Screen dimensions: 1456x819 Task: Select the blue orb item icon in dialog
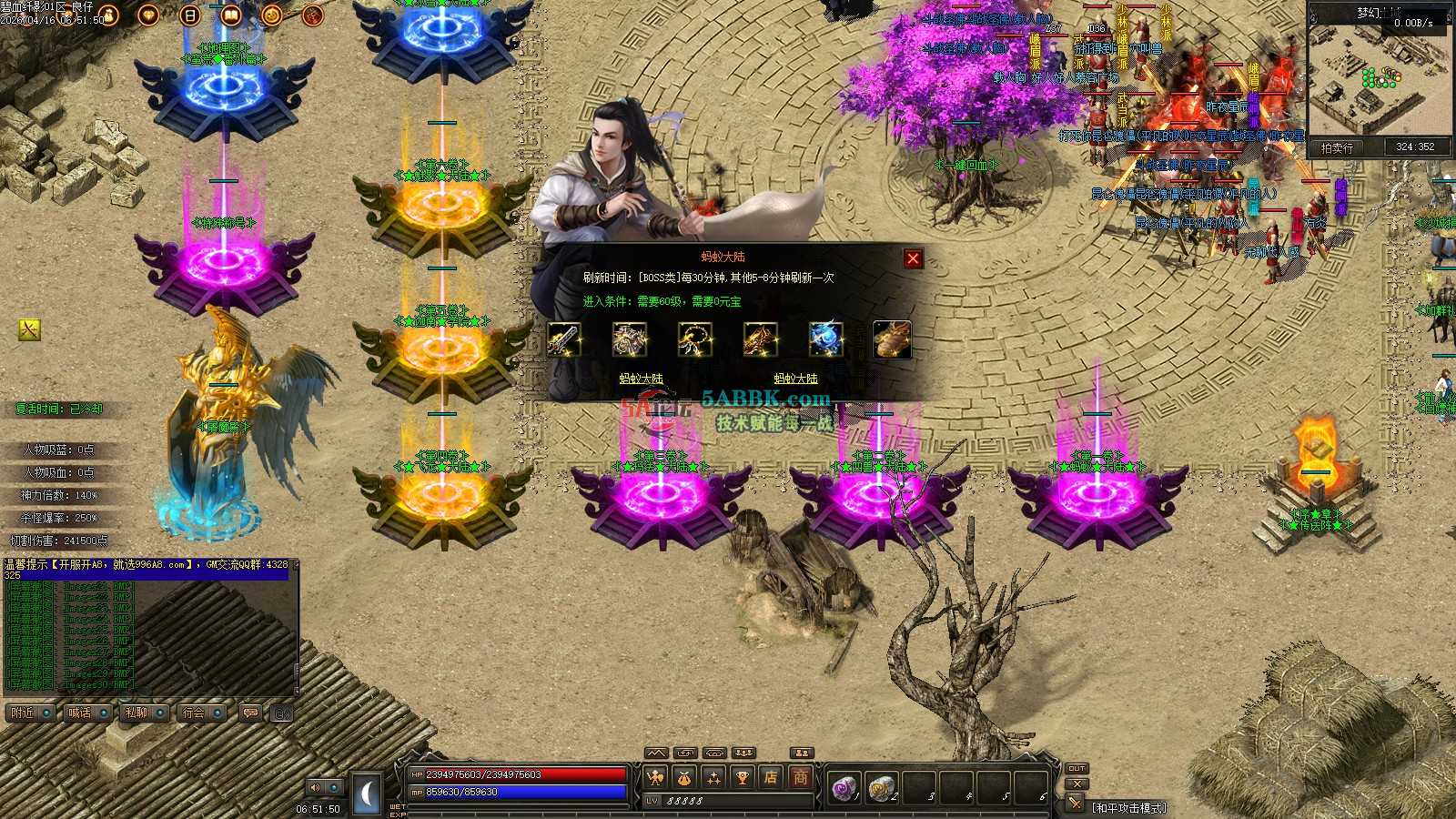(826, 339)
